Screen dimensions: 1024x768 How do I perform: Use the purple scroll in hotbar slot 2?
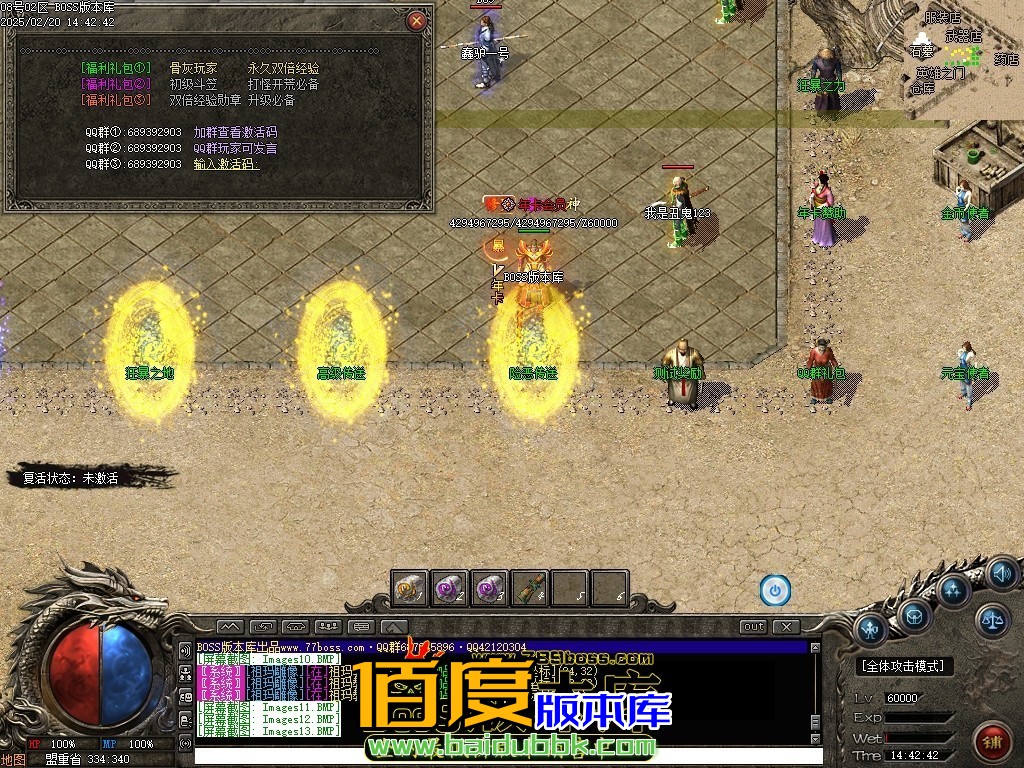pyautogui.click(x=450, y=588)
